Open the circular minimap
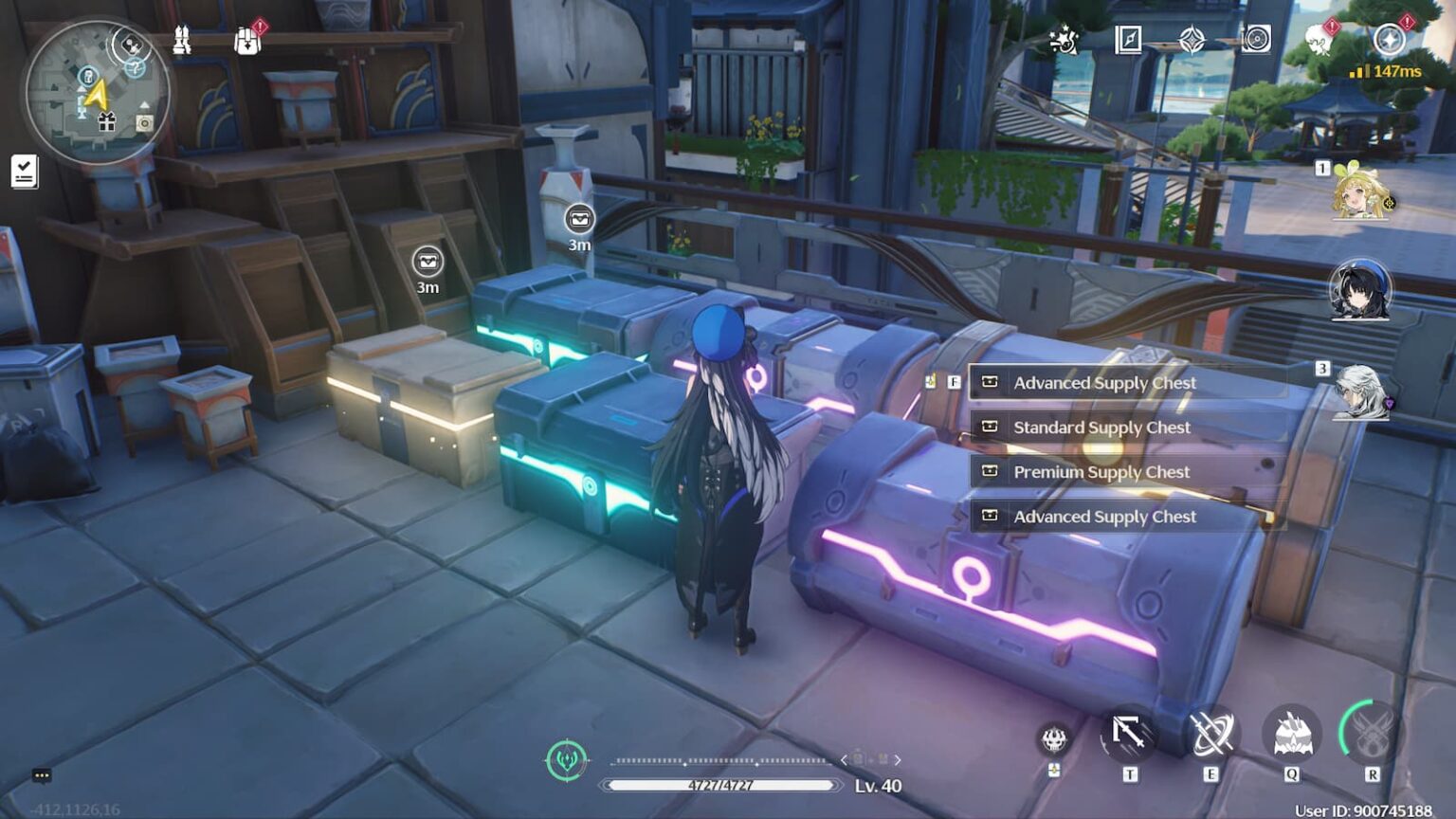The image size is (1456, 819). (97, 93)
